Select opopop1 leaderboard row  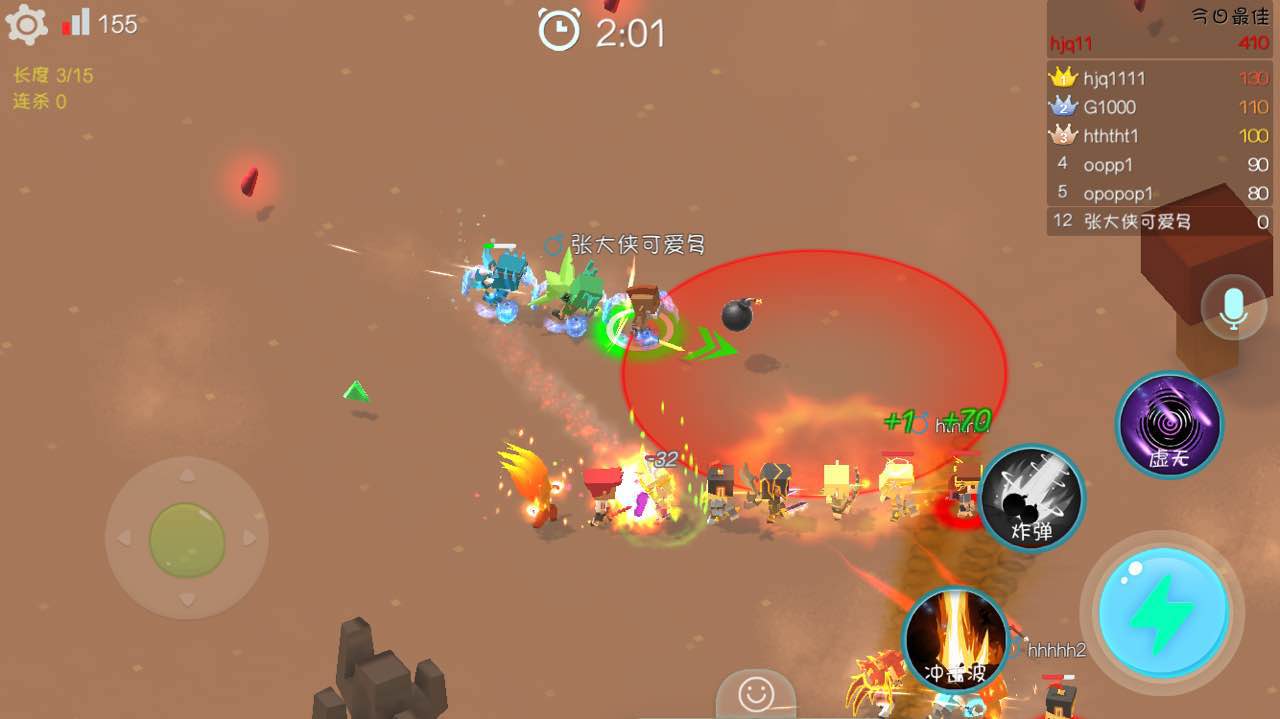(x=1158, y=193)
